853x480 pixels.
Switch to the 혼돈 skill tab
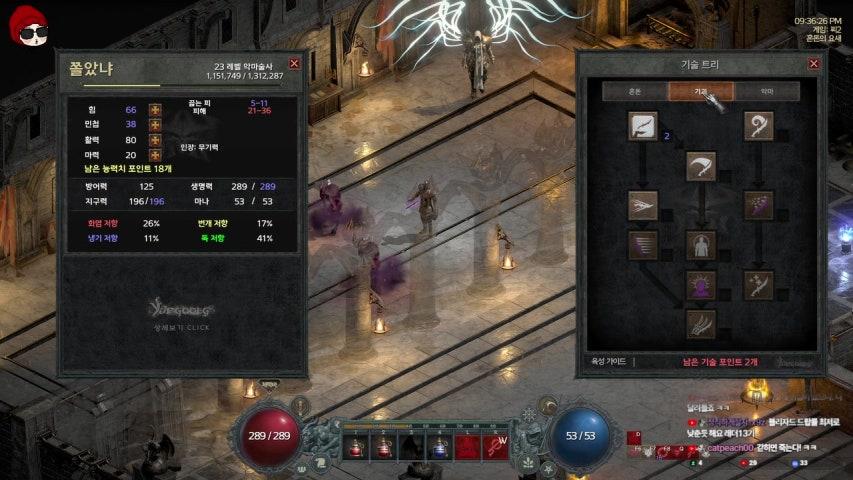click(634, 91)
